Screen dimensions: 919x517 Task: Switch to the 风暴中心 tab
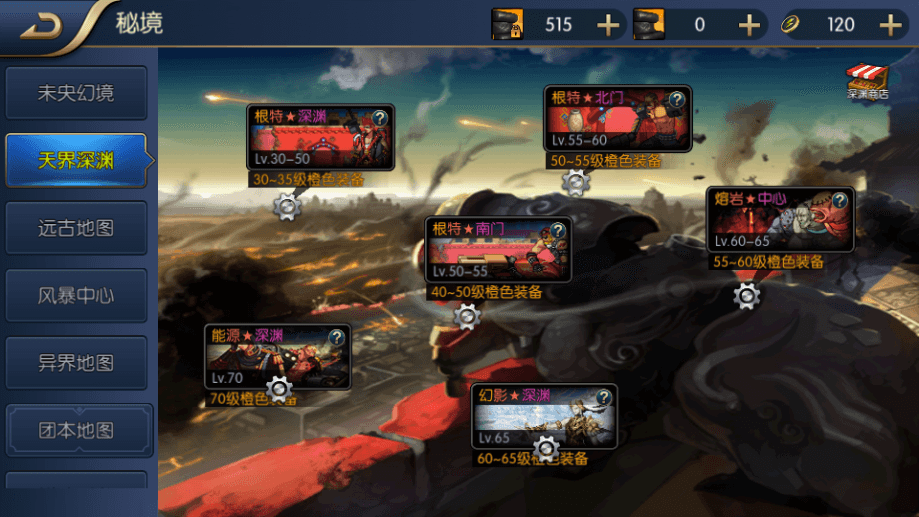click(77, 296)
